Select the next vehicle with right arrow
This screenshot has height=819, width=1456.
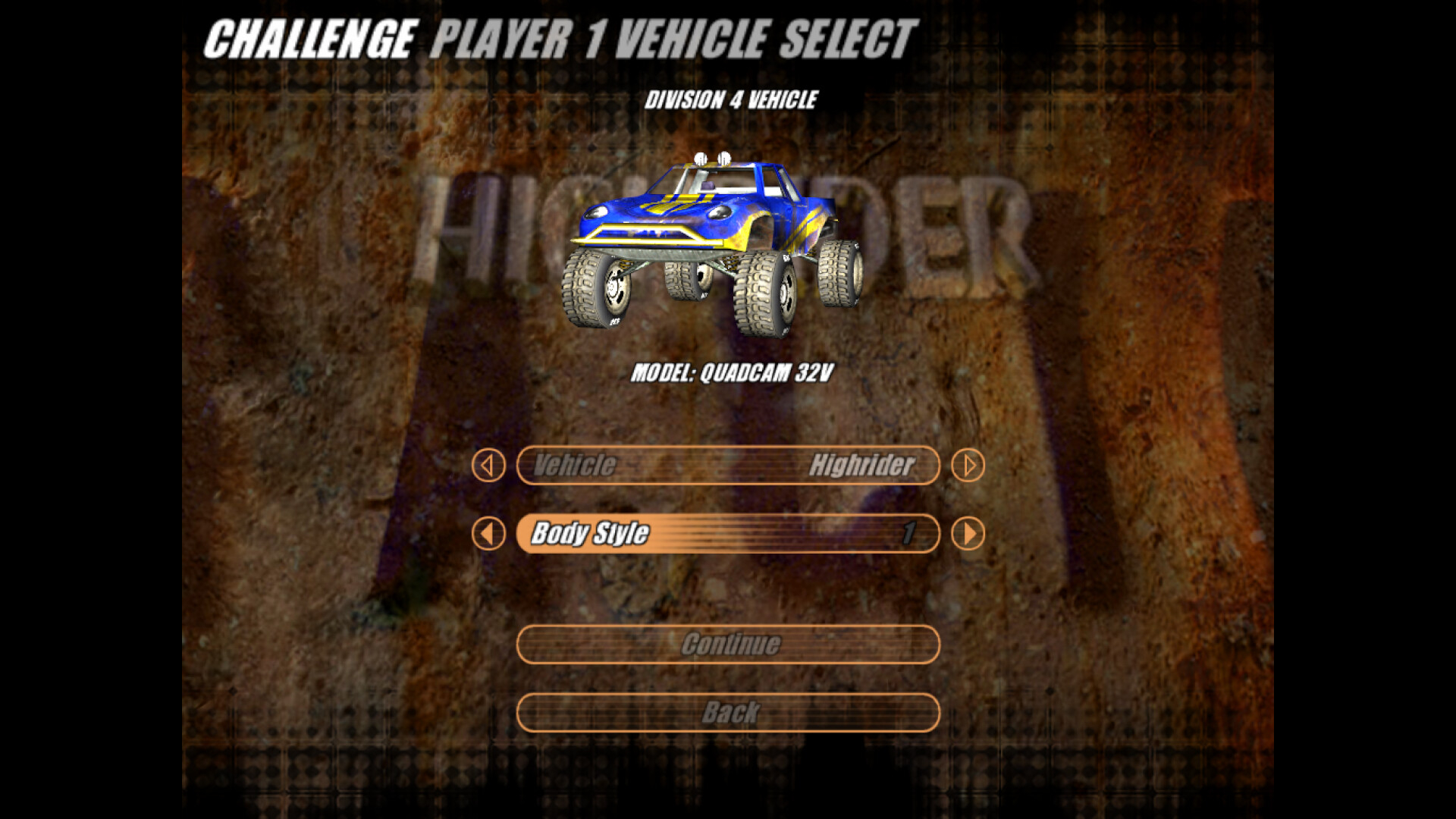[968, 465]
